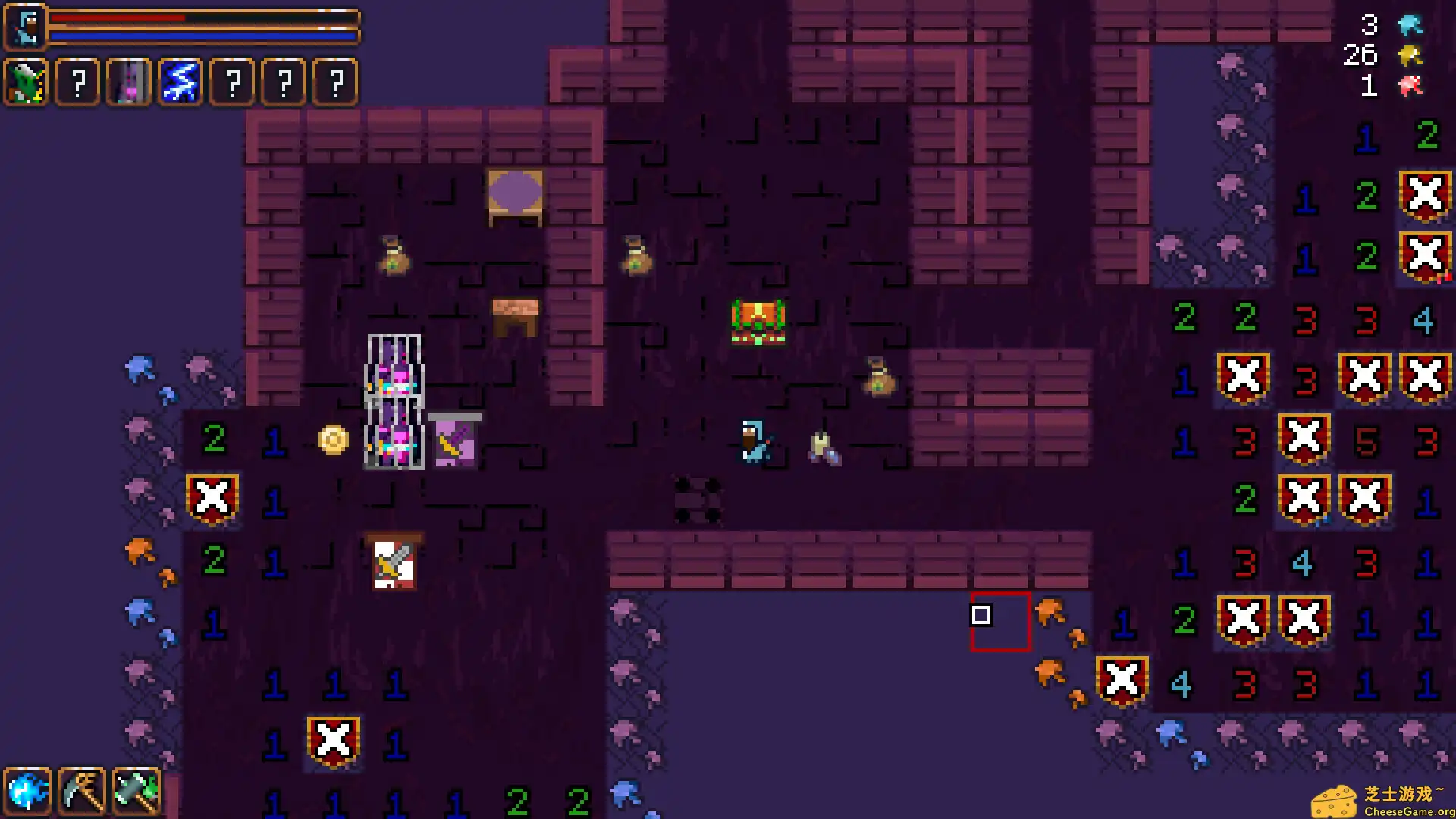Click the red rune counter showing 1
Image resolution: width=1456 pixels, height=819 pixels.
click(1369, 86)
